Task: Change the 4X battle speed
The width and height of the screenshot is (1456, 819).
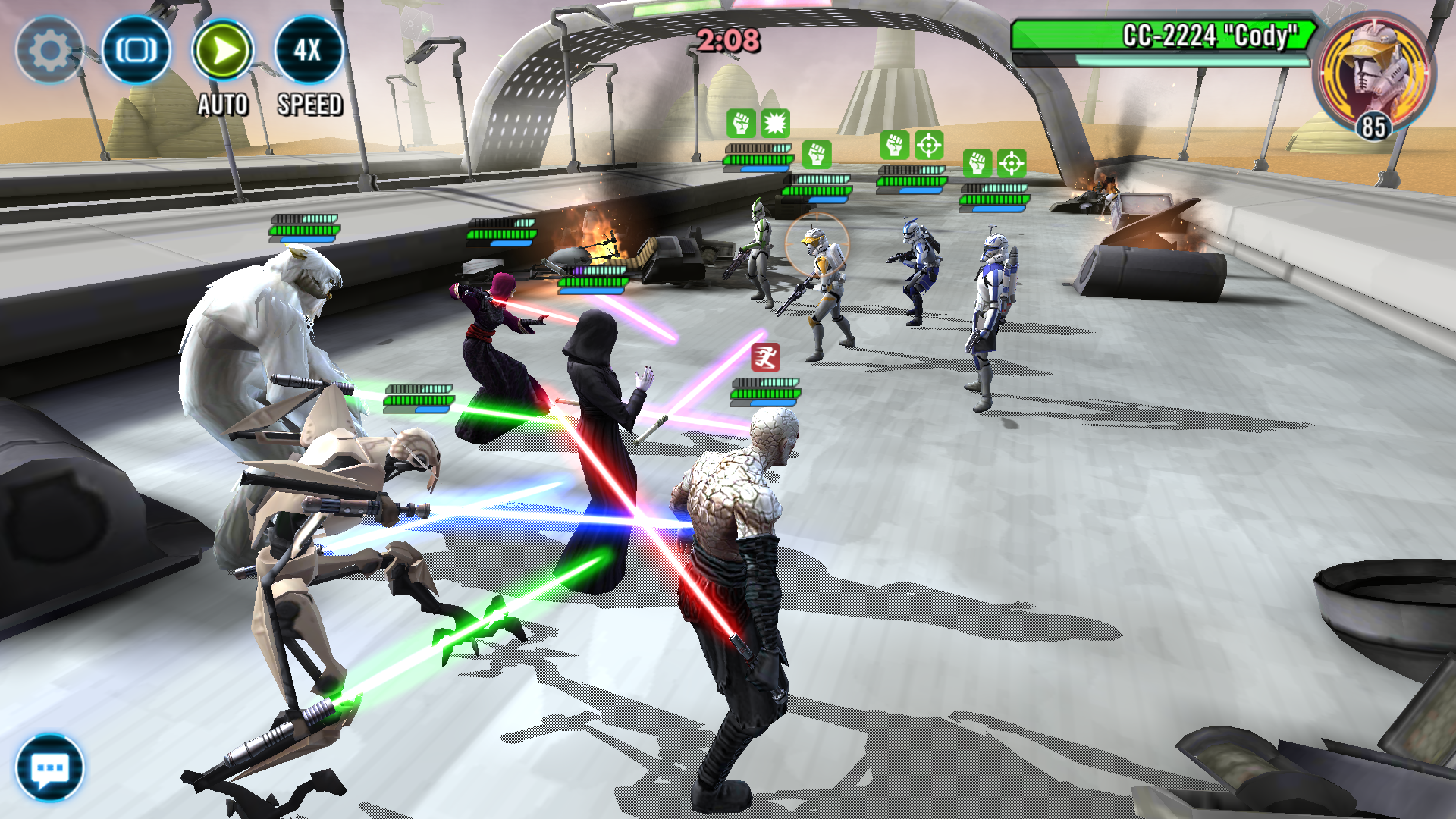Action: click(x=309, y=52)
